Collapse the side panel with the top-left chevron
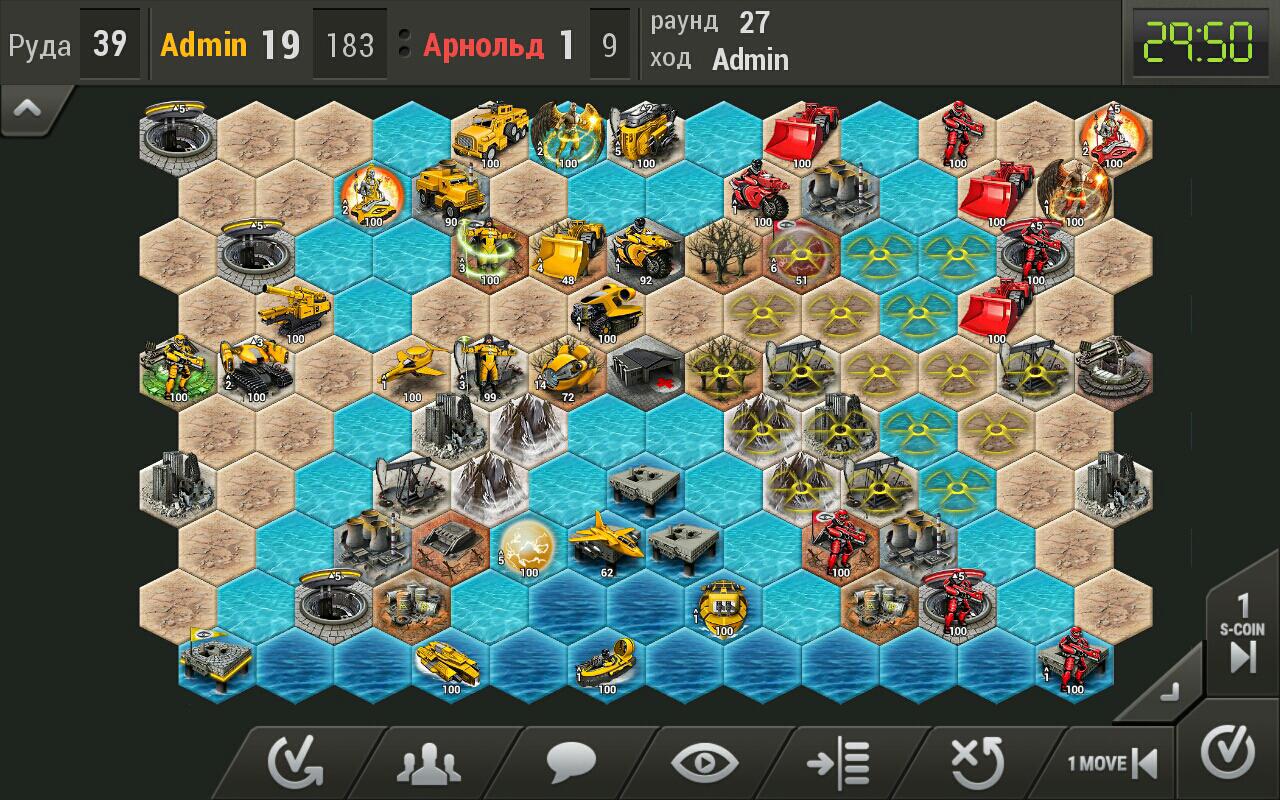The height and width of the screenshot is (800, 1280). (x=25, y=109)
